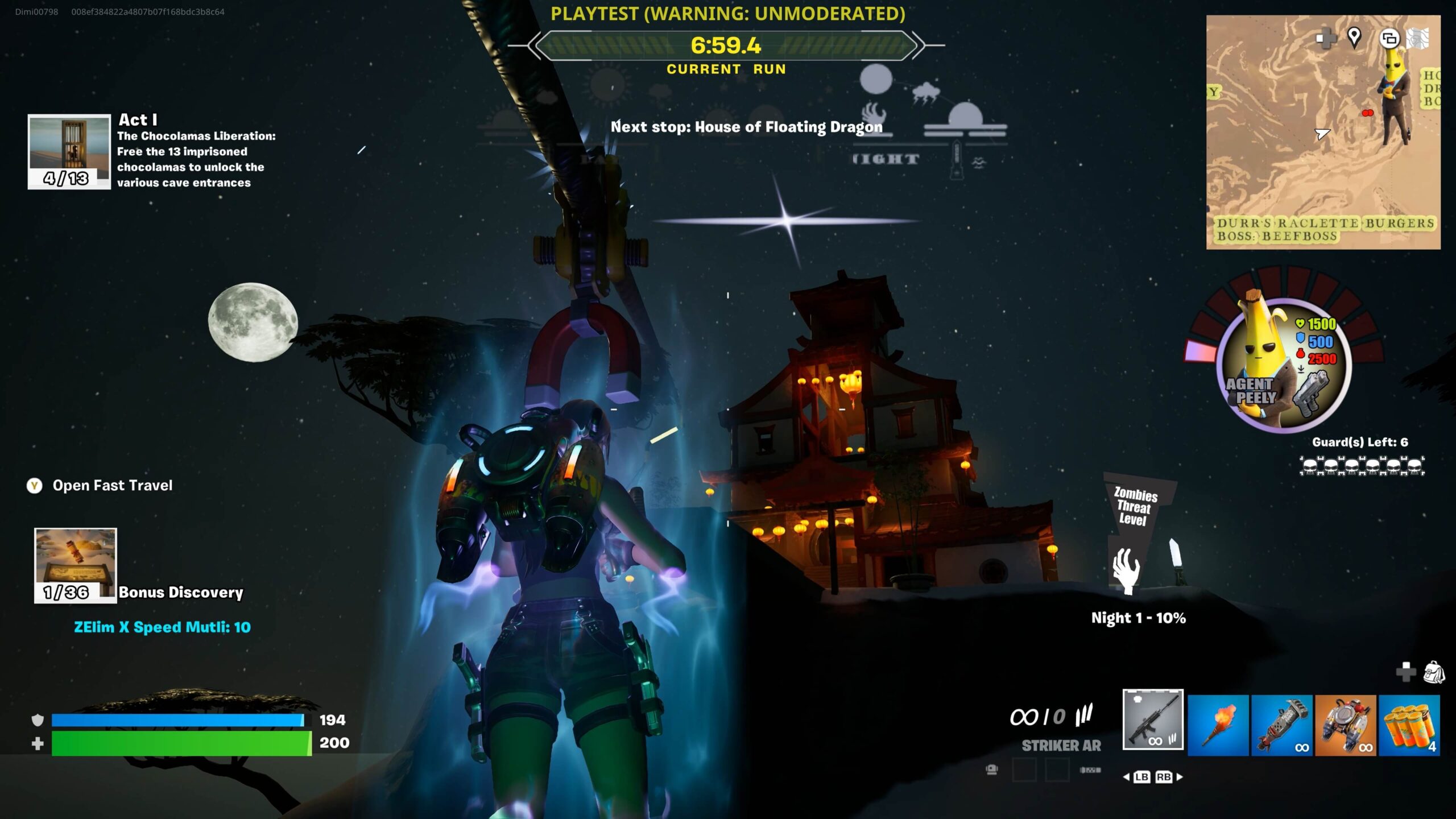Equip the jetpack item slot
The width and height of the screenshot is (1456, 819).
coord(1345,725)
